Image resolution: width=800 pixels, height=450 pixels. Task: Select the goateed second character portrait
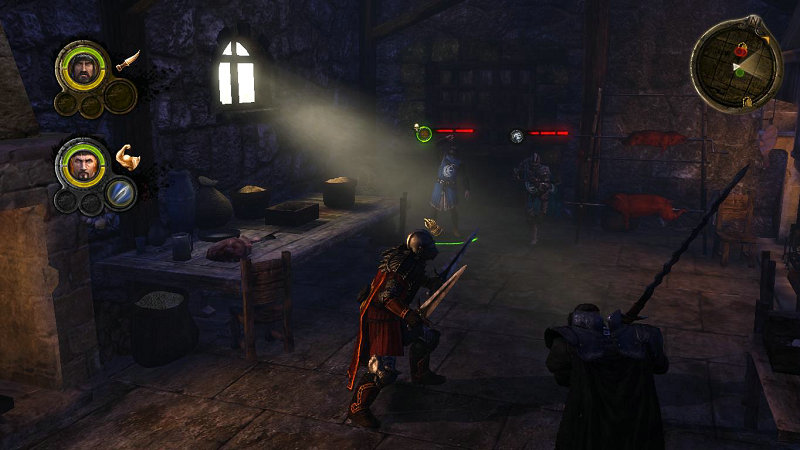(83, 164)
